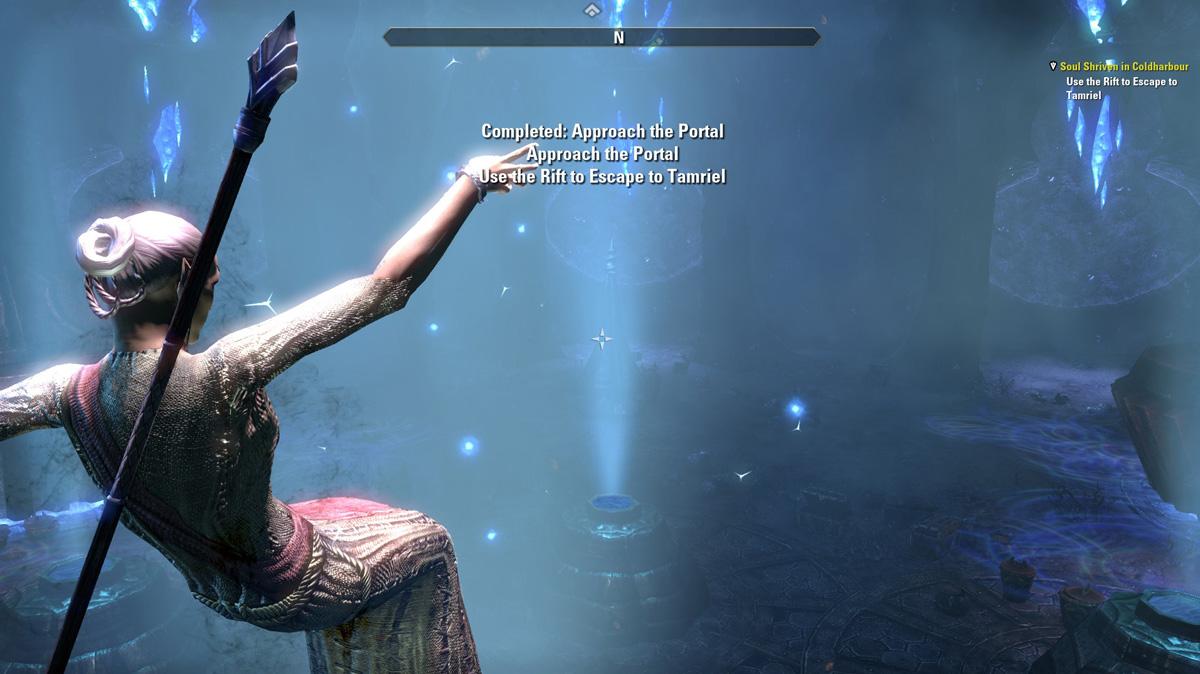Select the Soul Shriven in Coldharbour quest tracker
This screenshot has width=1200, height=674.
coord(1124,67)
